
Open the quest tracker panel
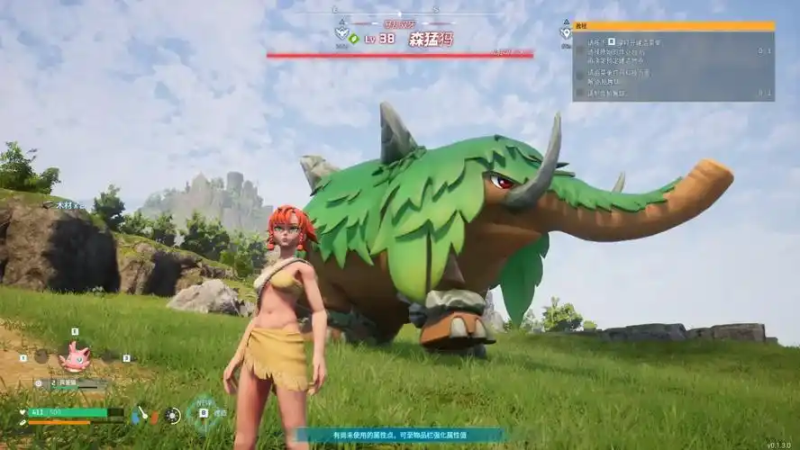point(673,62)
